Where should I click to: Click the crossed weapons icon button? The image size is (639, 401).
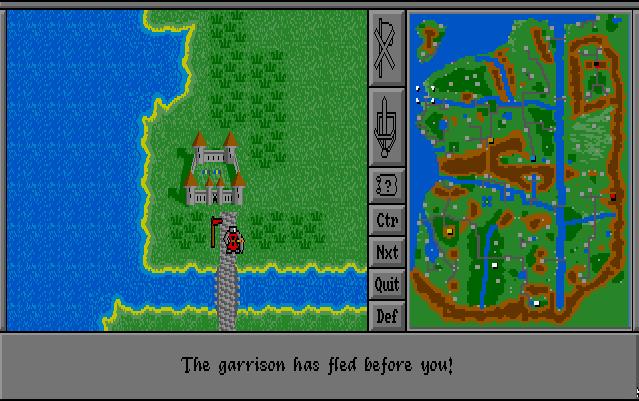(x=386, y=47)
